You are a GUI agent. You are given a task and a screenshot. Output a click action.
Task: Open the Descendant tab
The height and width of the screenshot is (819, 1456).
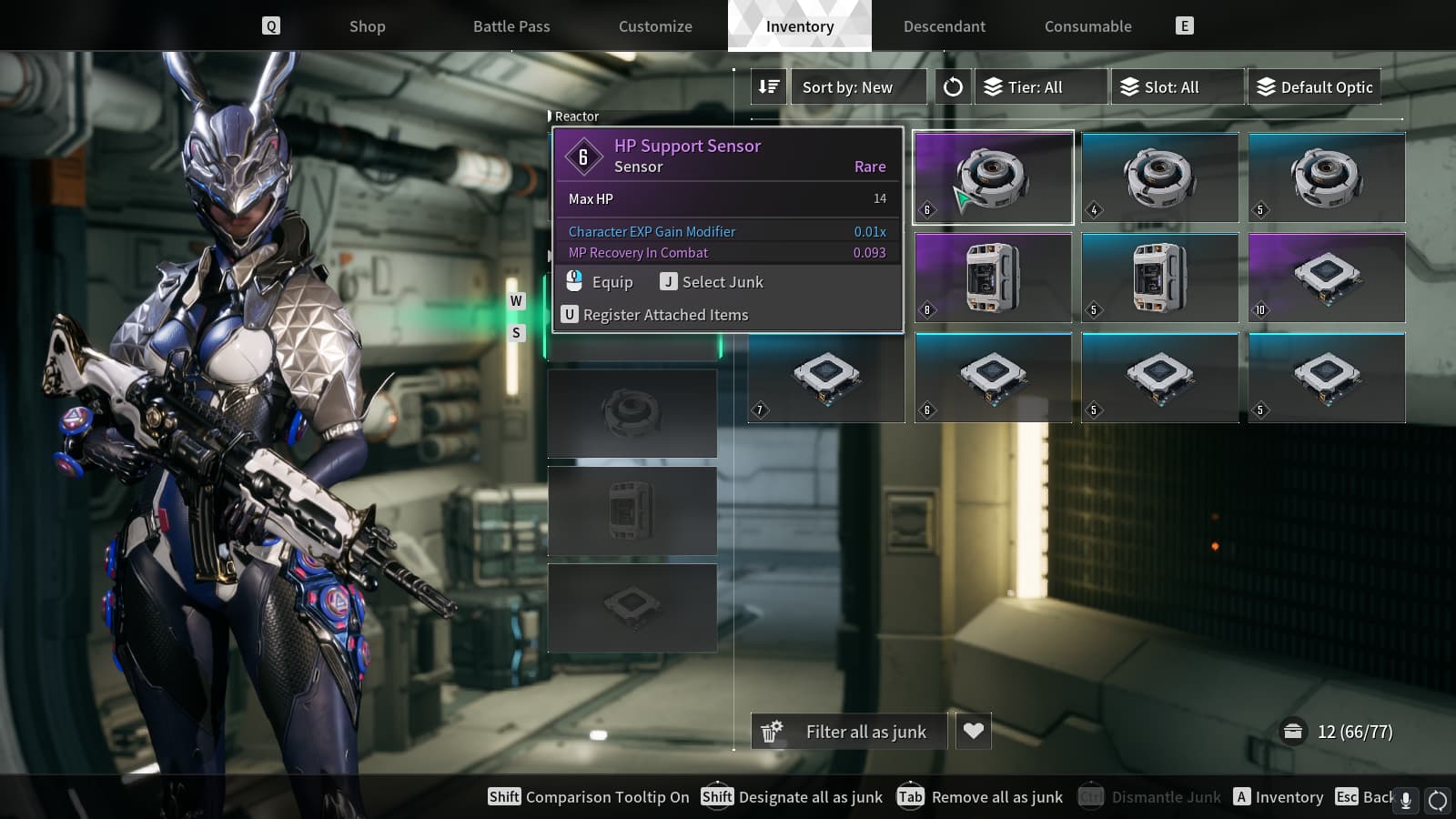[944, 26]
